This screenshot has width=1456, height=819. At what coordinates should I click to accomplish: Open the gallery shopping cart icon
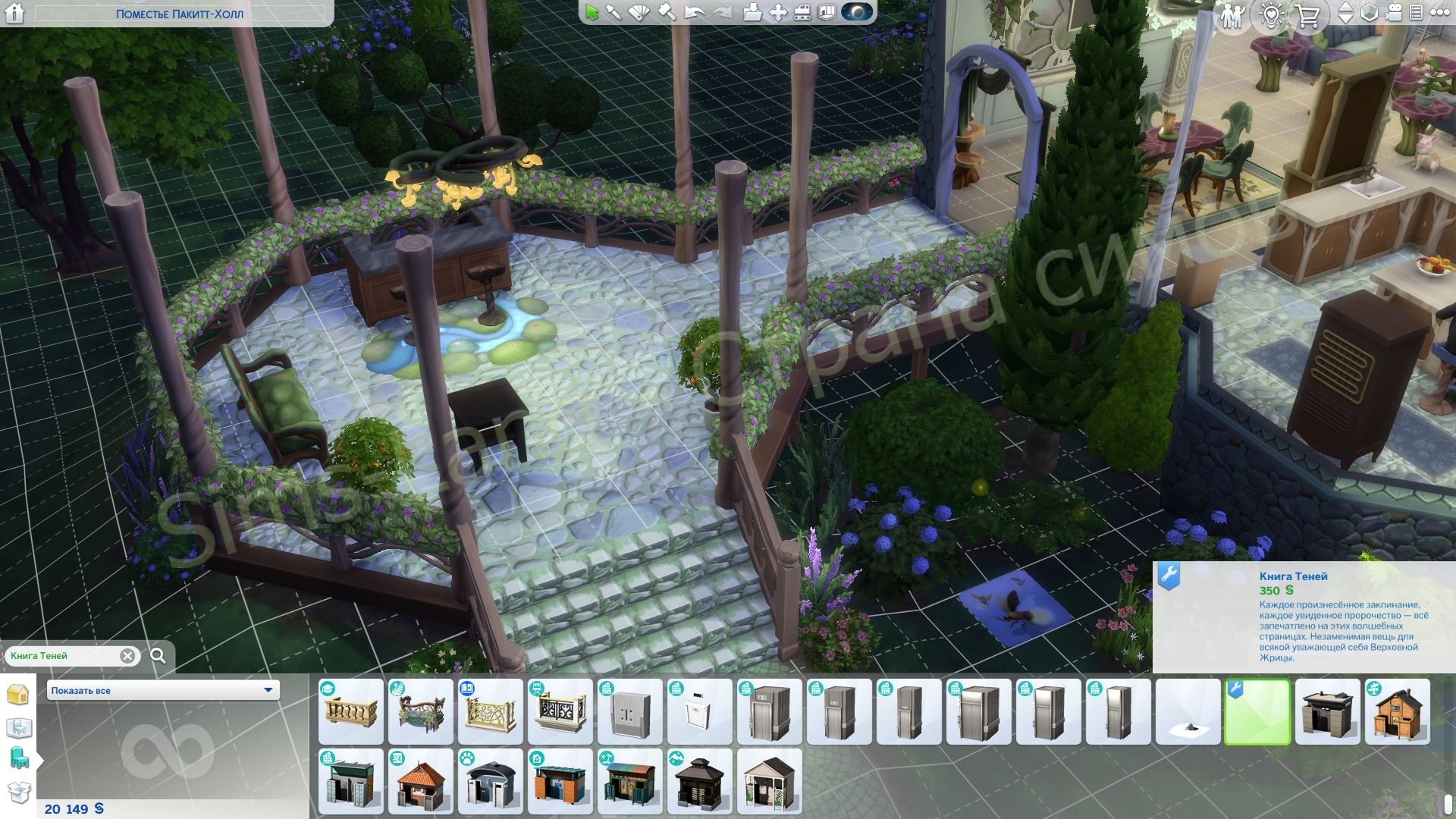[x=1308, y=14]
